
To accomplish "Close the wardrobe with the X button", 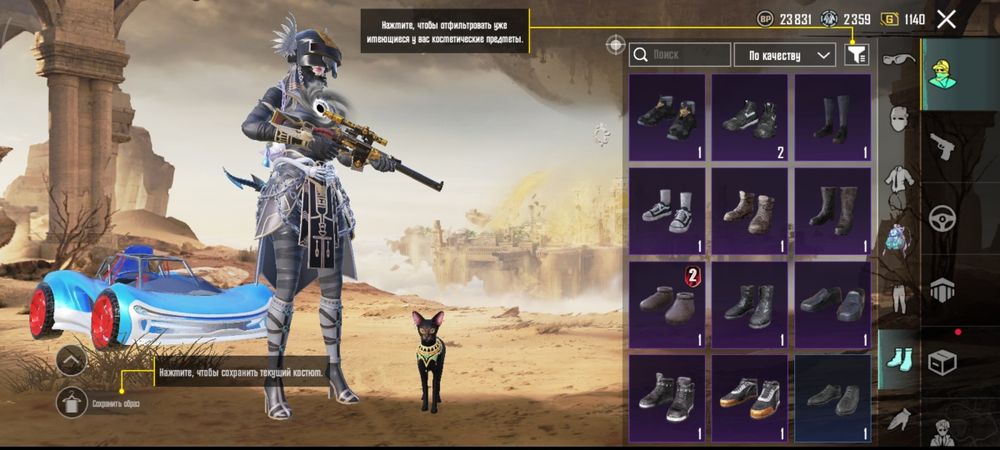I will coord(946,19).
